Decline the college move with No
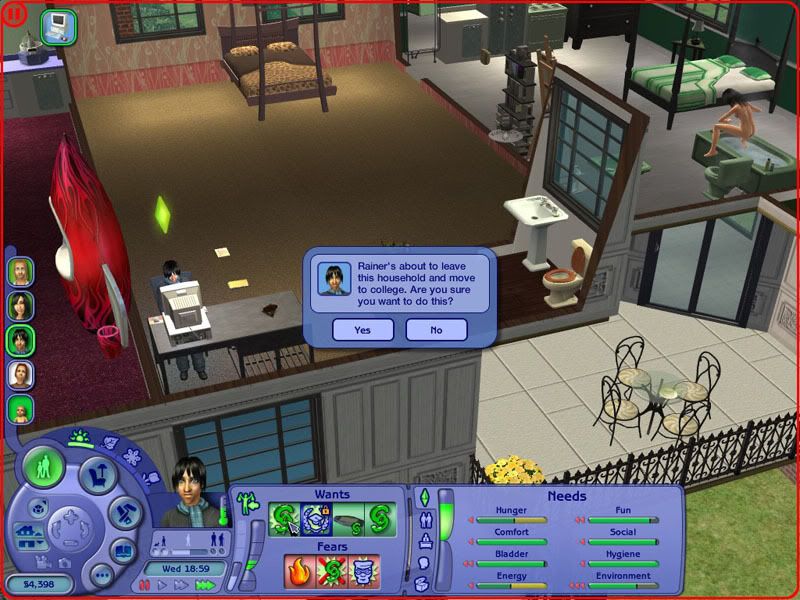Screen dimensions: 800x600 [x=436, y=329]
